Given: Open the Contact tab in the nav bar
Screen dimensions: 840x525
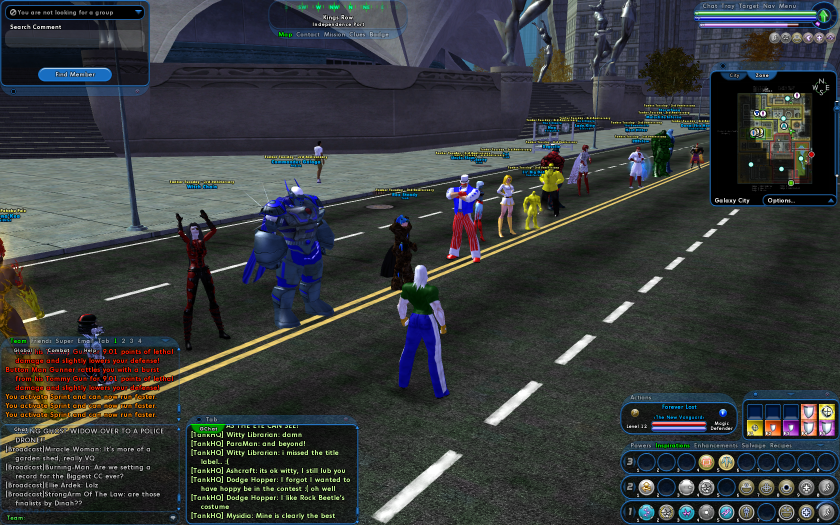Looking at the screenshot, I should pyautogui.click(x=308, y=34).
